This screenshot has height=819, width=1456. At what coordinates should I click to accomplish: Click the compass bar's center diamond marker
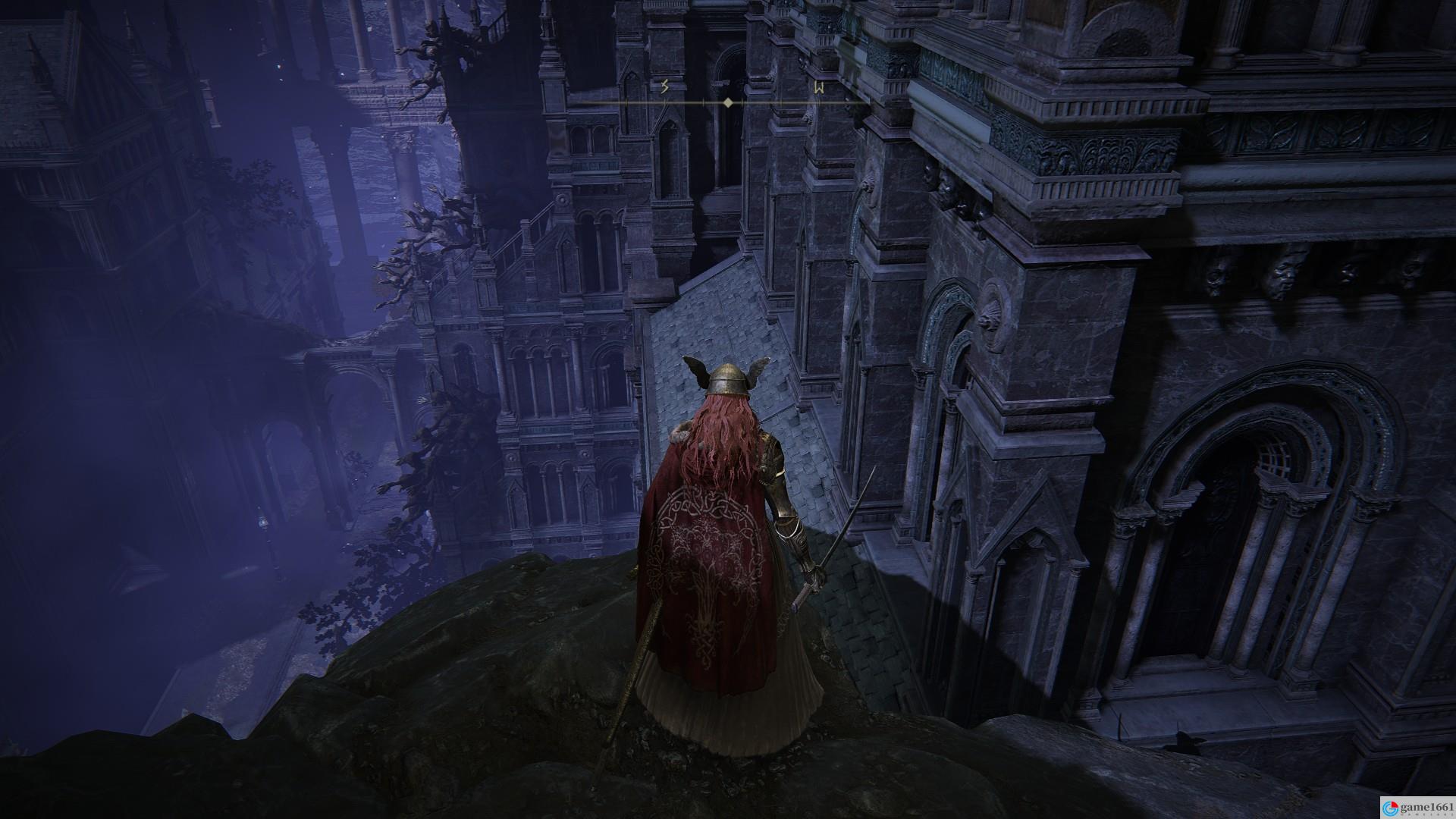tap(728, 102)
